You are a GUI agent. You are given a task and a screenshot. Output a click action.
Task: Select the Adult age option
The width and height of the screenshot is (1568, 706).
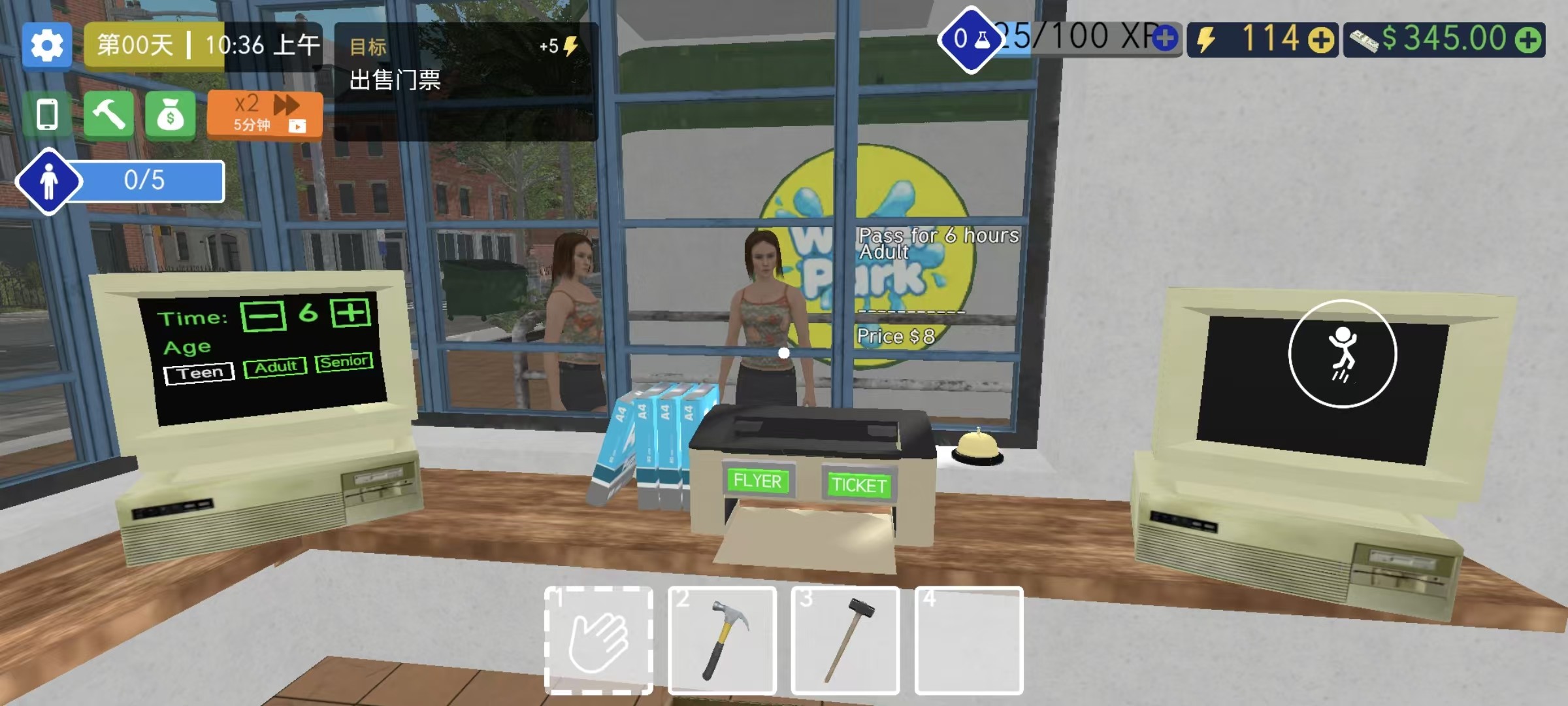275,367
